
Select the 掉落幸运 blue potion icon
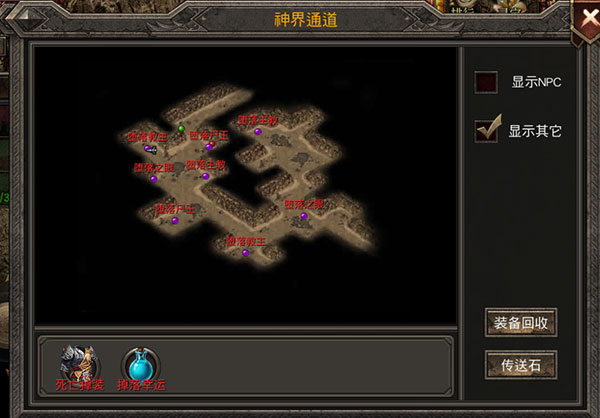click(137, 362)
